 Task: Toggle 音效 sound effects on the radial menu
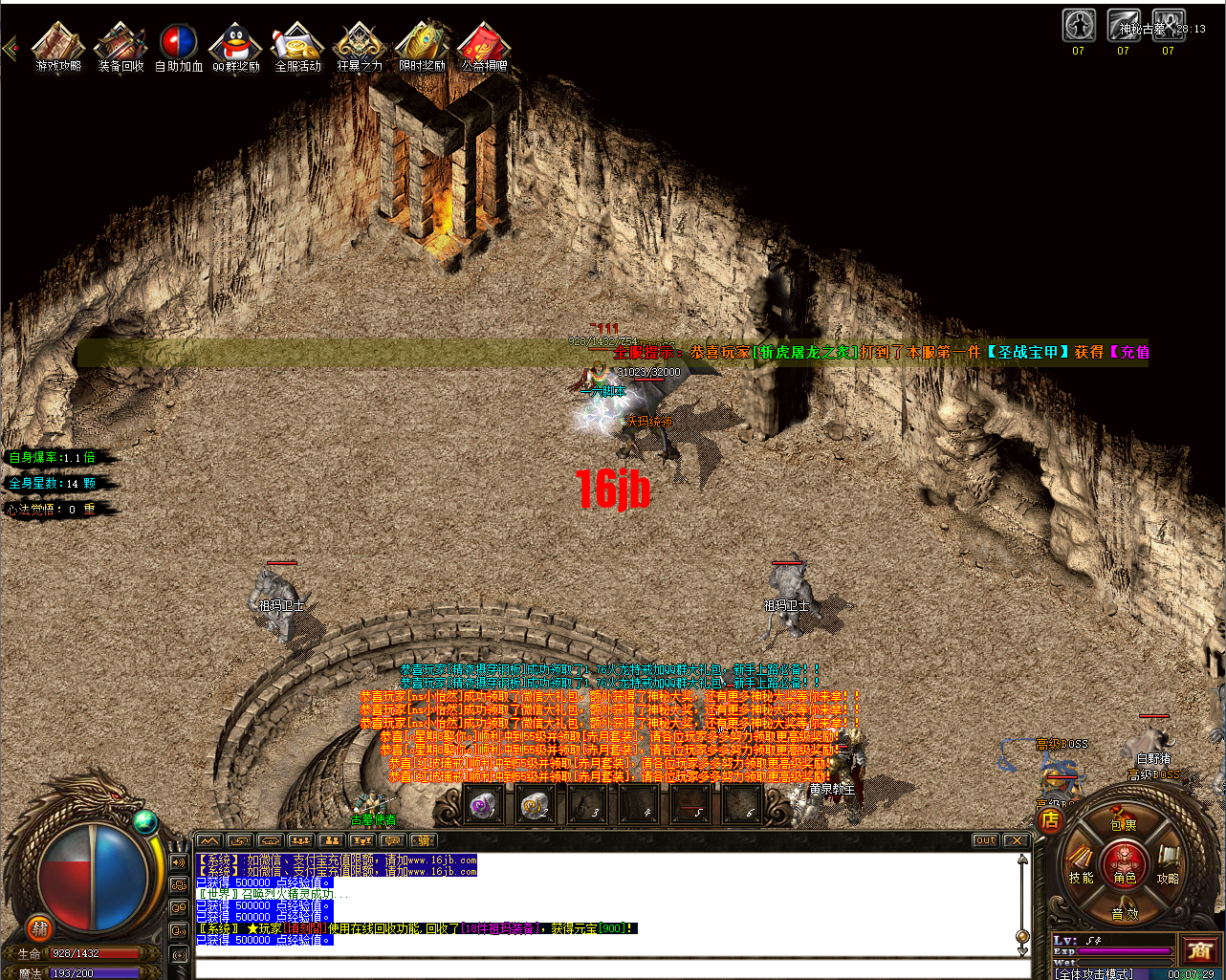click(x=1123, y=913)
